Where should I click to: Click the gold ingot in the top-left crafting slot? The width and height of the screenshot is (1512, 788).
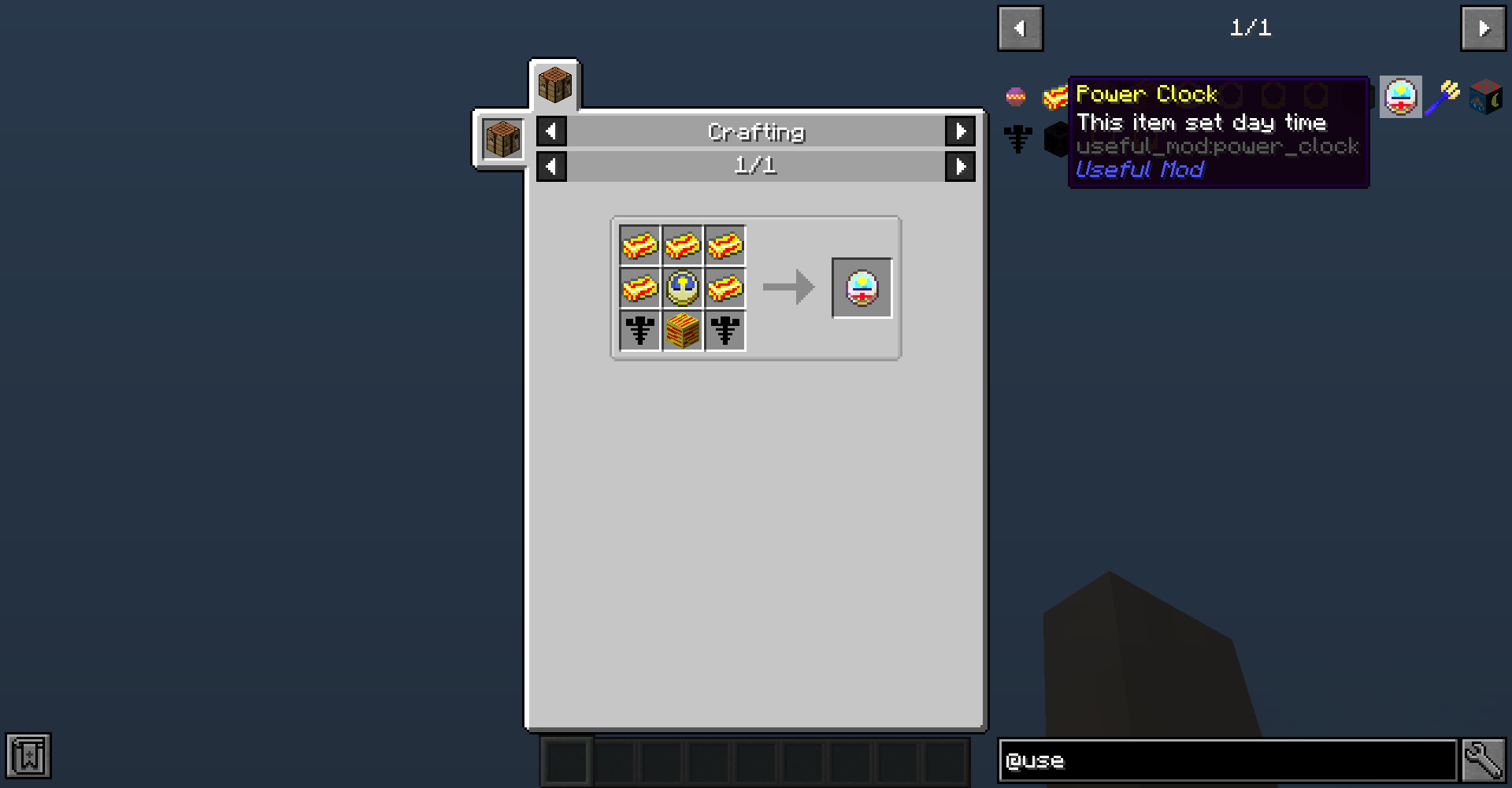point(639,246)
